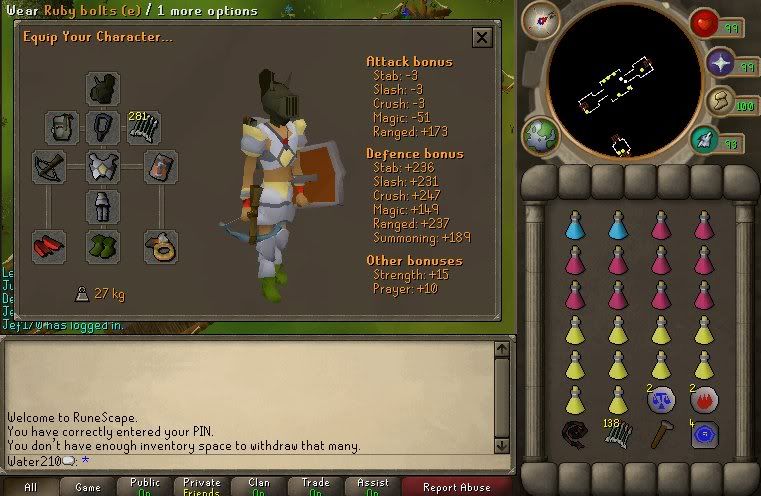Click the equipped backpack cape slot
Viewport: 761px width, 496px height.
click(62, 127)
